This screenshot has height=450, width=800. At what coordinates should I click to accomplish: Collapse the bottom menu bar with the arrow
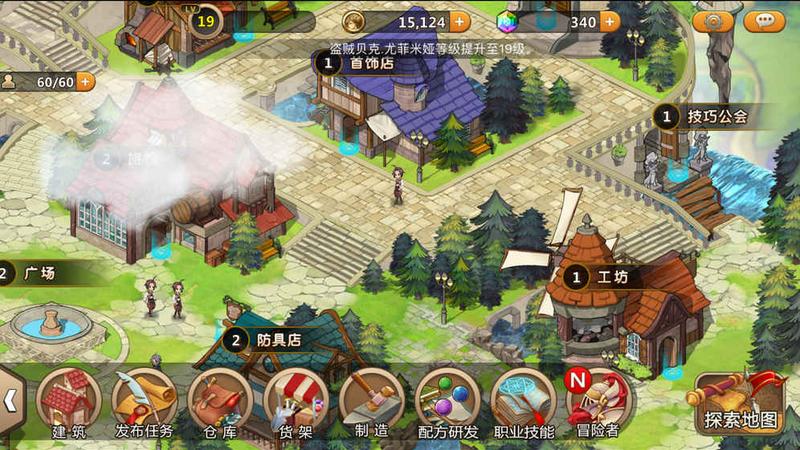10,401
